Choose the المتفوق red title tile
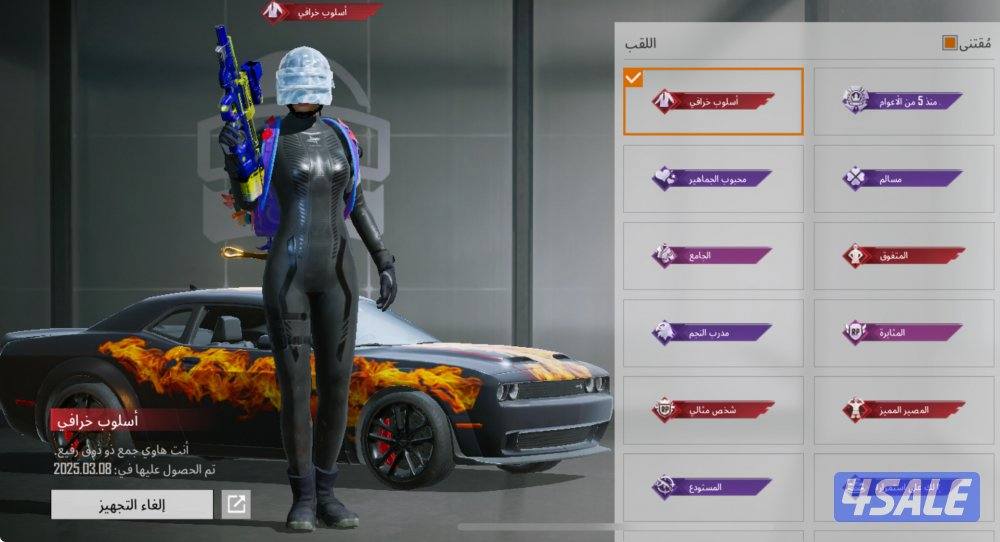1000x542 pixels. [x=903, y=255]
